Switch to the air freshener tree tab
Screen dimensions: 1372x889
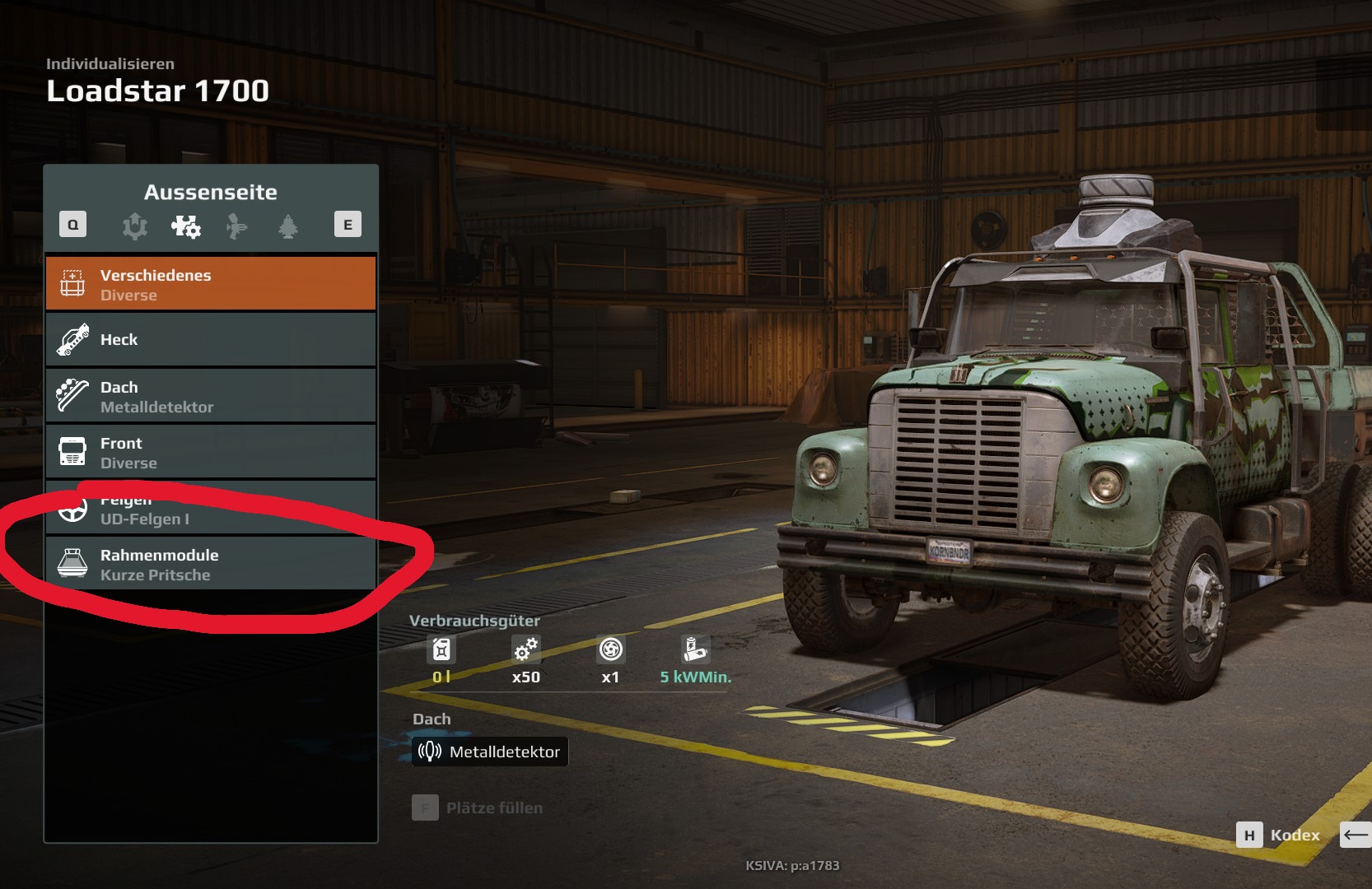tap(288, 226)
